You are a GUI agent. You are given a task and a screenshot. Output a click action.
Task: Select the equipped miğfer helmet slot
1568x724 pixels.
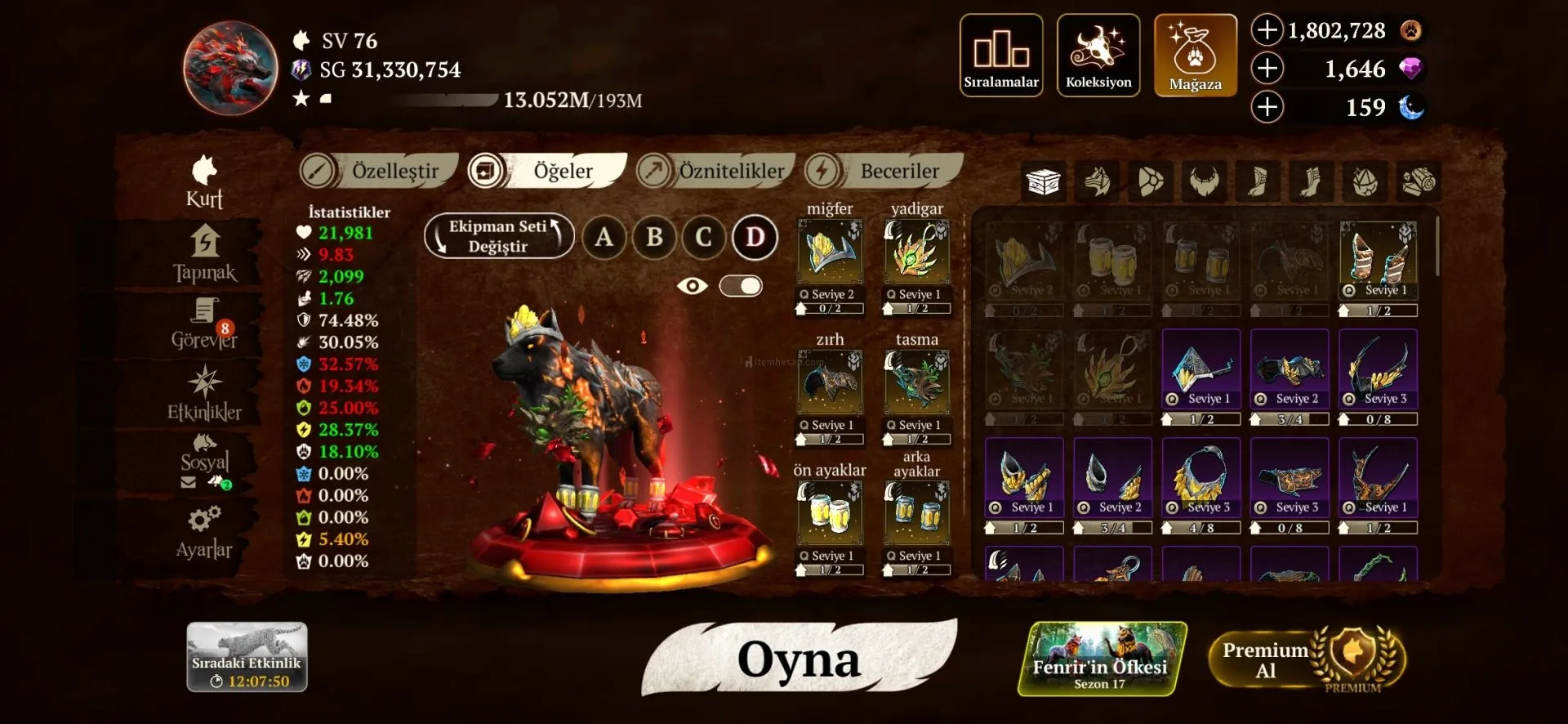tap(830, 253)
